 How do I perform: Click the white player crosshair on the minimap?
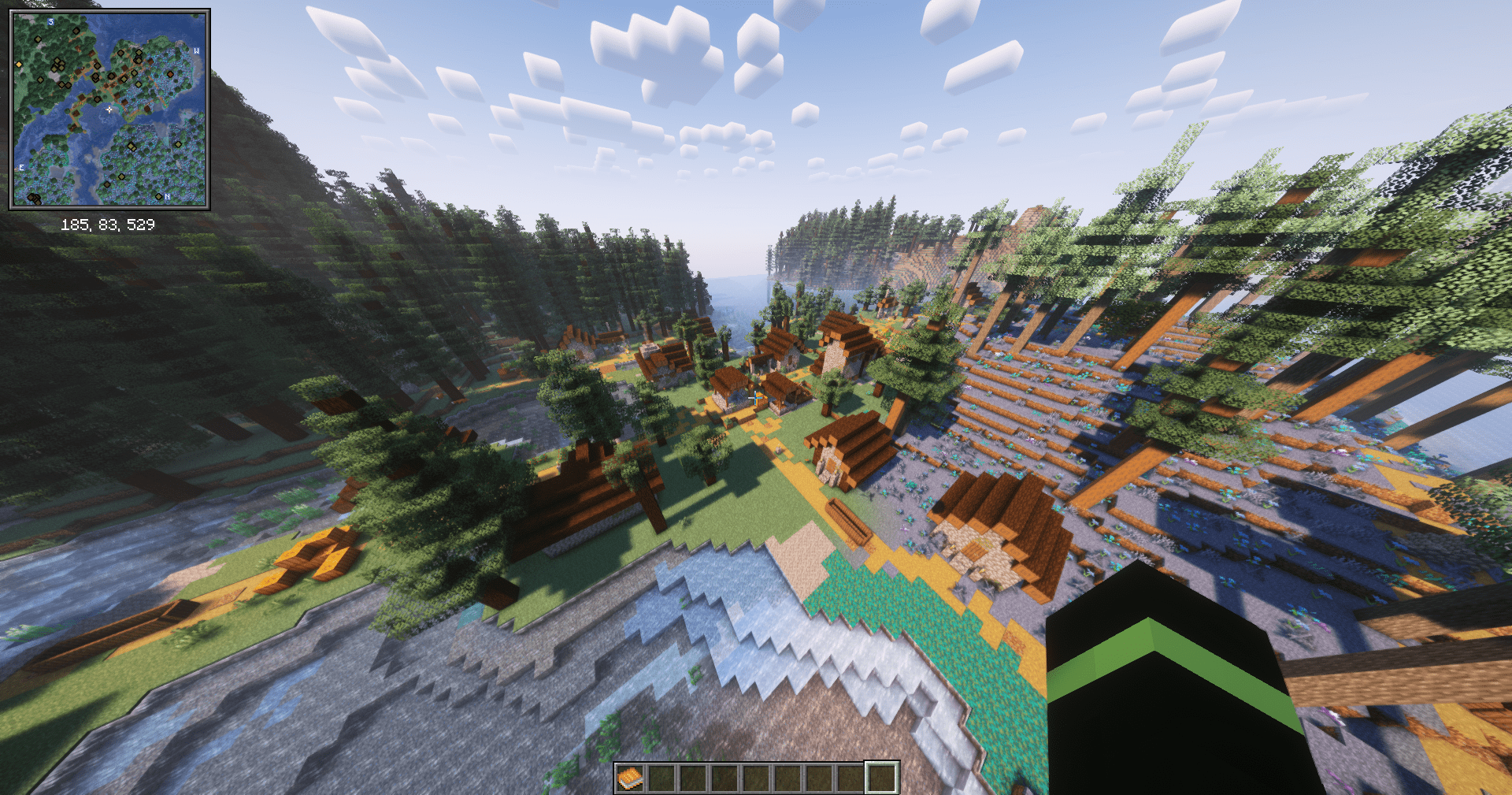(x=109, y=109)
